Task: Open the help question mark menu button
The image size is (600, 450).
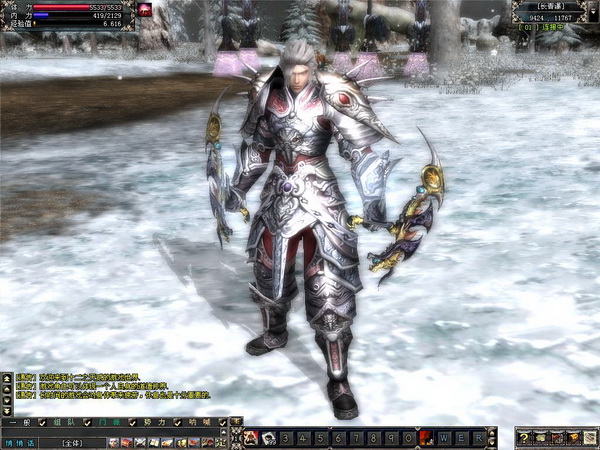Action: tap(523, 437)
